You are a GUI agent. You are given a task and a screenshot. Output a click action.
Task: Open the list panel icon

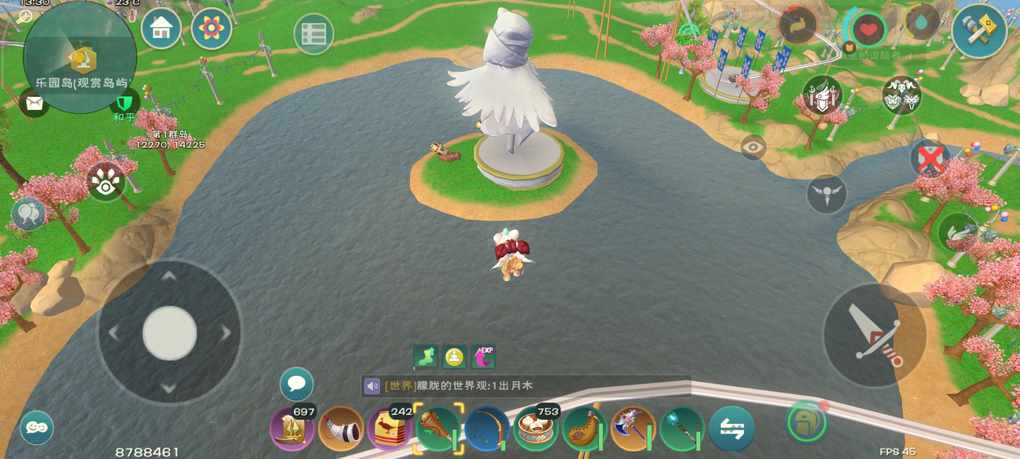click(x=313, y=34)
